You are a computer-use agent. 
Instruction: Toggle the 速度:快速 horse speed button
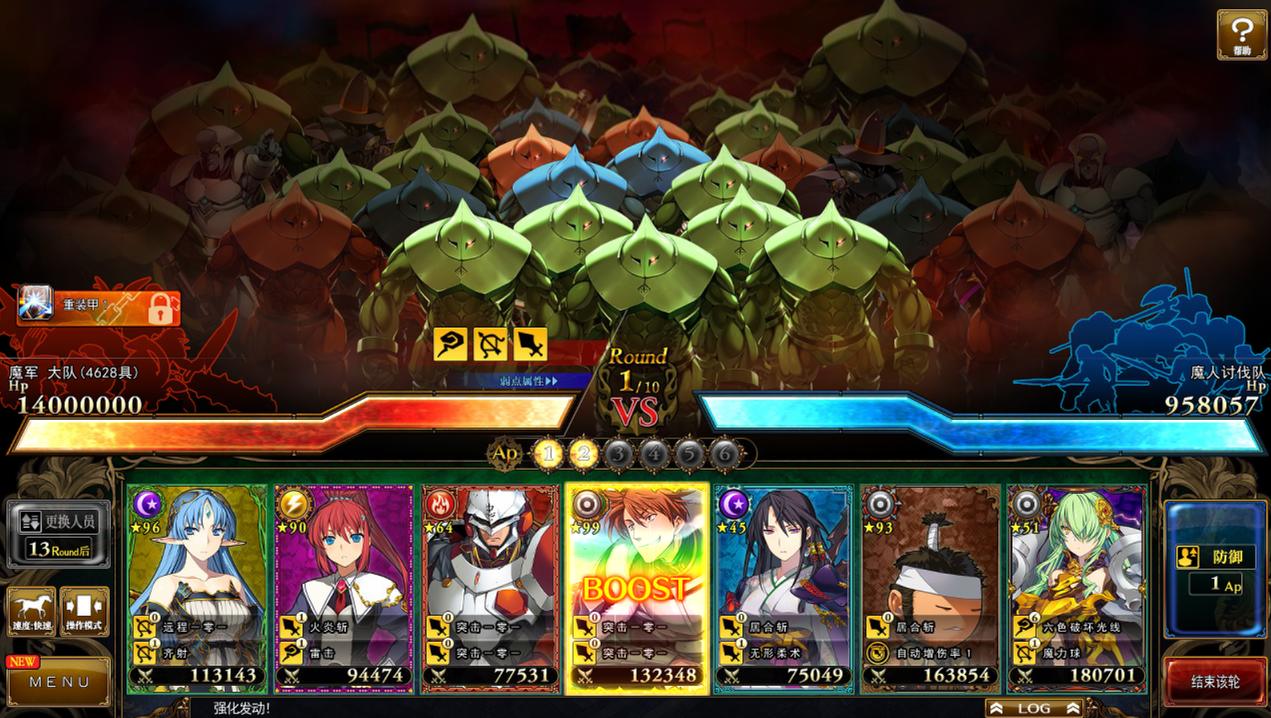coord(31,611)
